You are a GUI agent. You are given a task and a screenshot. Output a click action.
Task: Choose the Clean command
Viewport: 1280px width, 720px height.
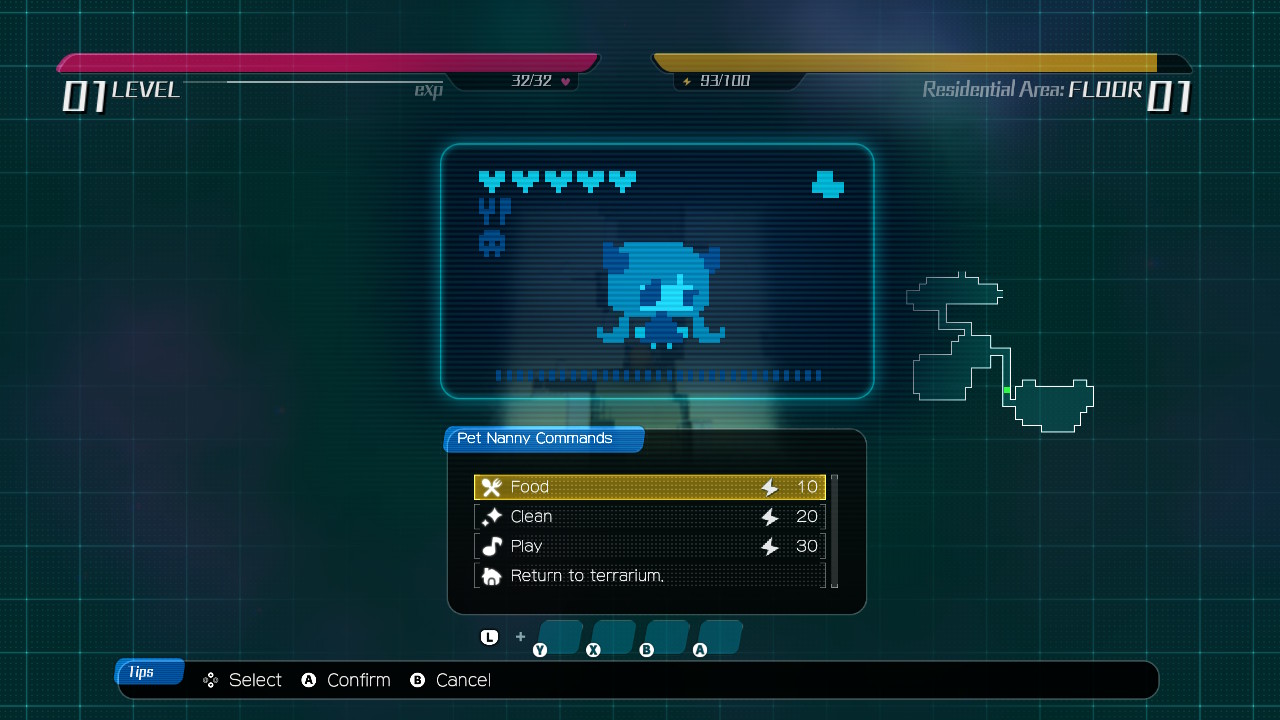(x=649, y=517)
